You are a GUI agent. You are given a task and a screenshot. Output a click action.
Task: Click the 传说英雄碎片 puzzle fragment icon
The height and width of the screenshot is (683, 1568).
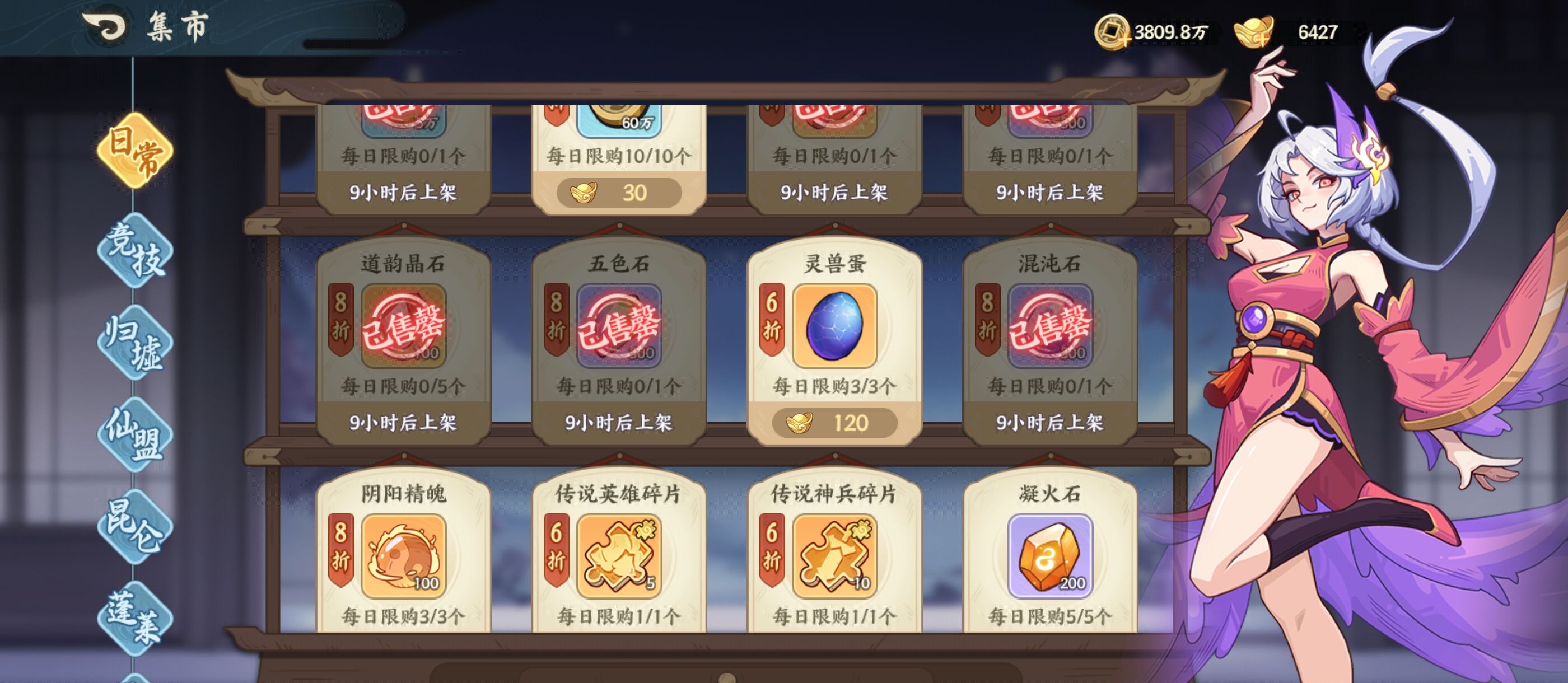pos(620,557)
